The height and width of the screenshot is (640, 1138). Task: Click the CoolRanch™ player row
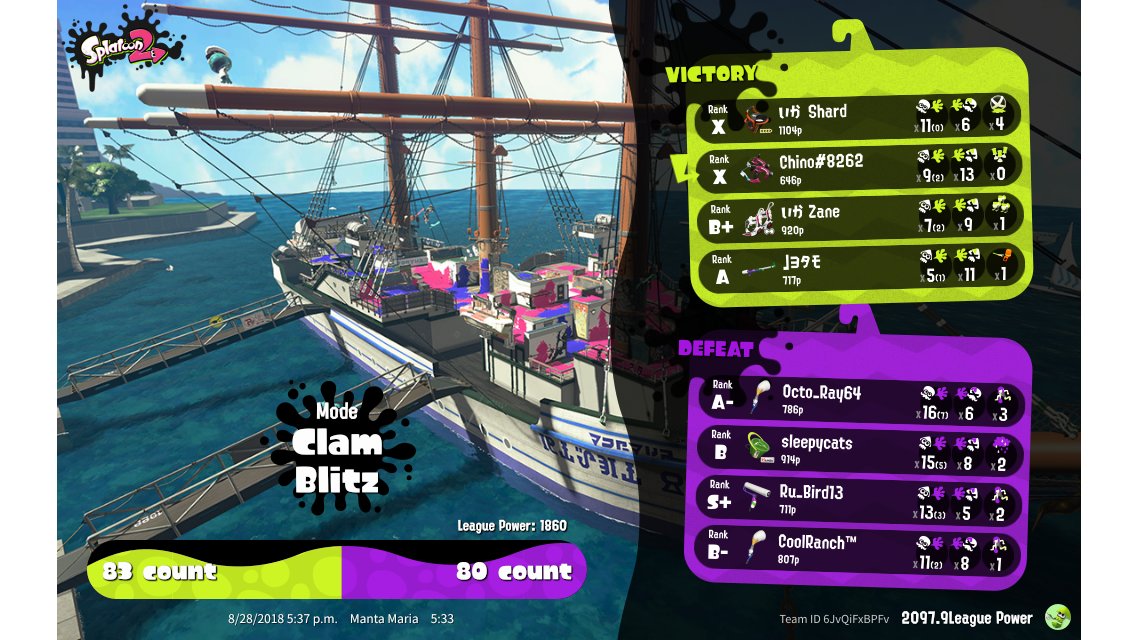pos(858,548)
